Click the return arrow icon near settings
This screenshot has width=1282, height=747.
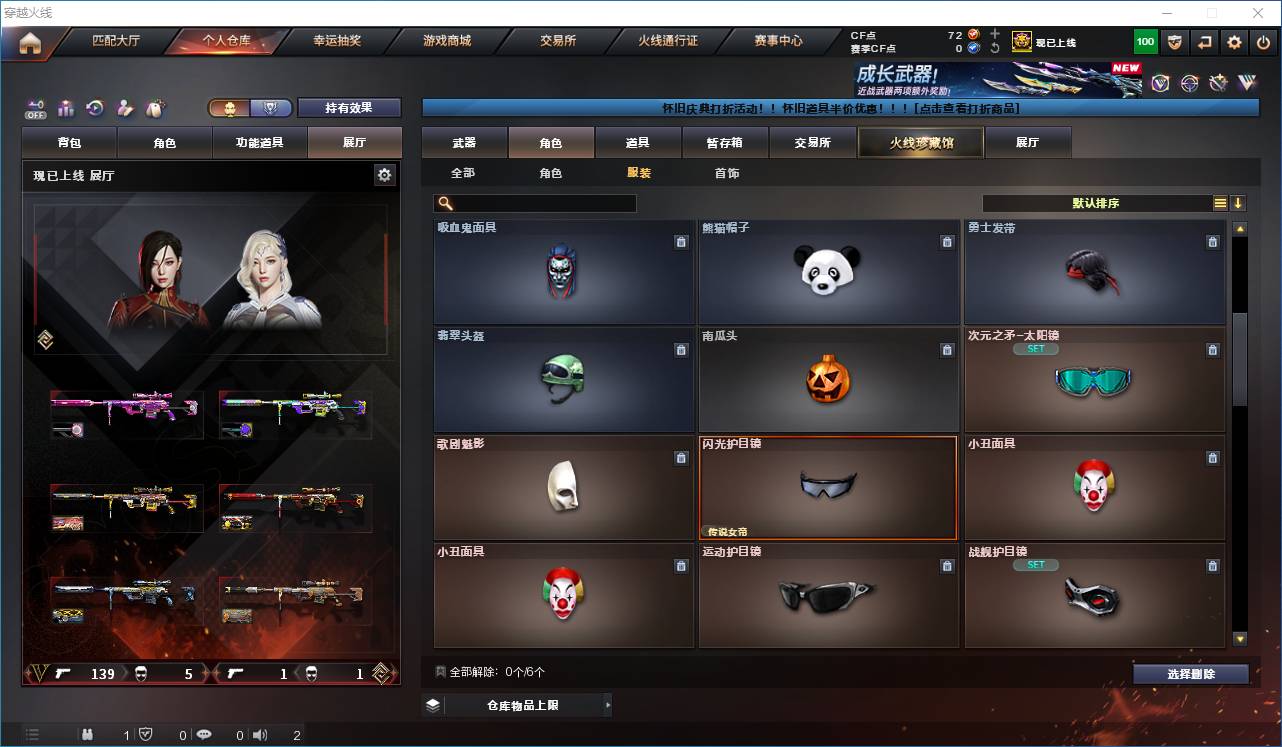click(1204, 42)
